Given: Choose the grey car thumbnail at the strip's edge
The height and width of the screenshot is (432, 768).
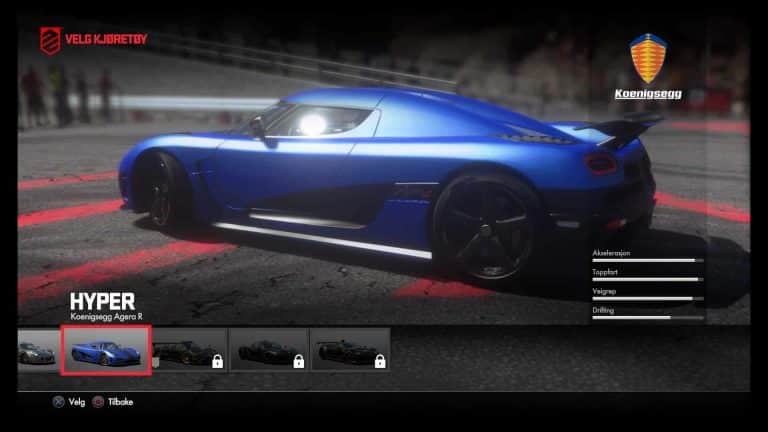Looking at the screenshot, I should click(36, 350).
